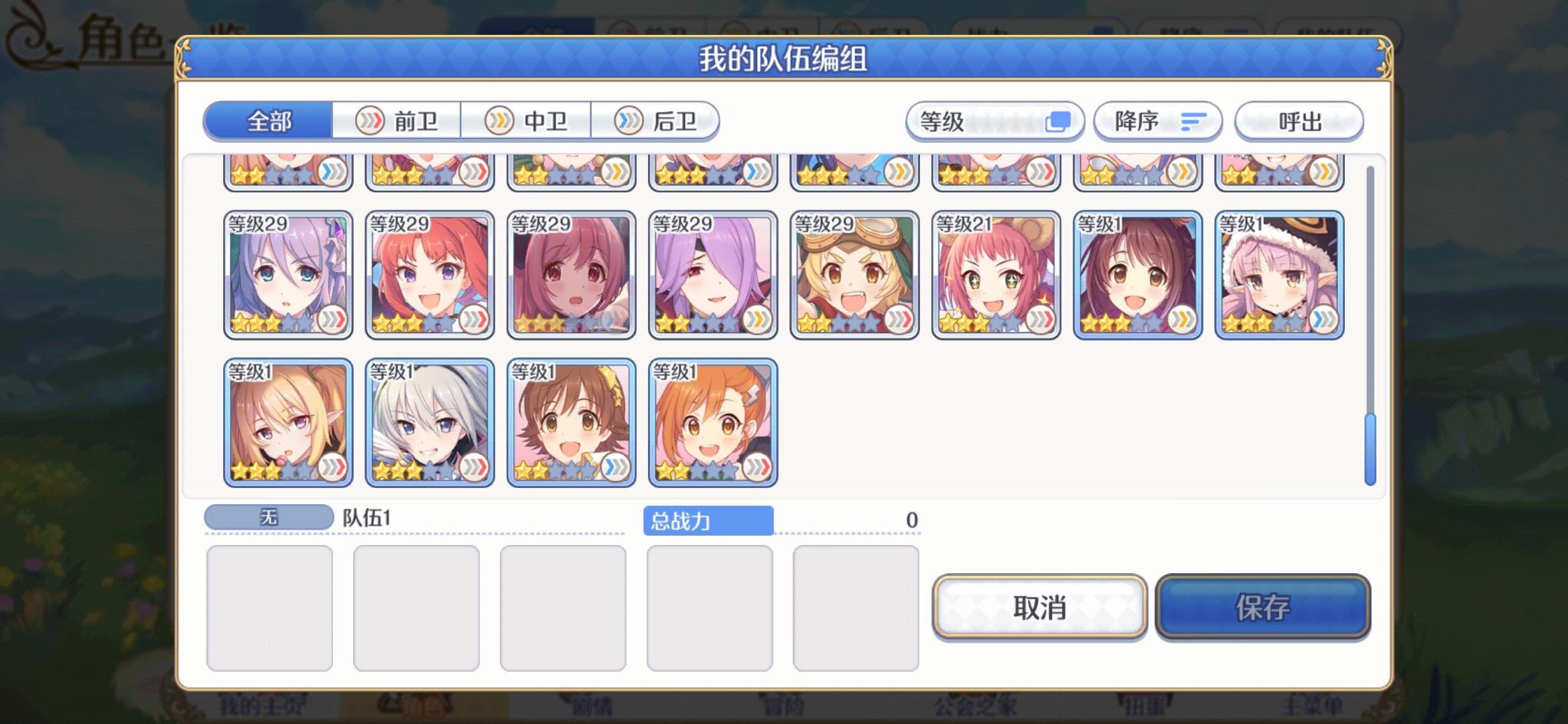
Task: Open the 等级 sort criteria dropdown
Action: 994,121
